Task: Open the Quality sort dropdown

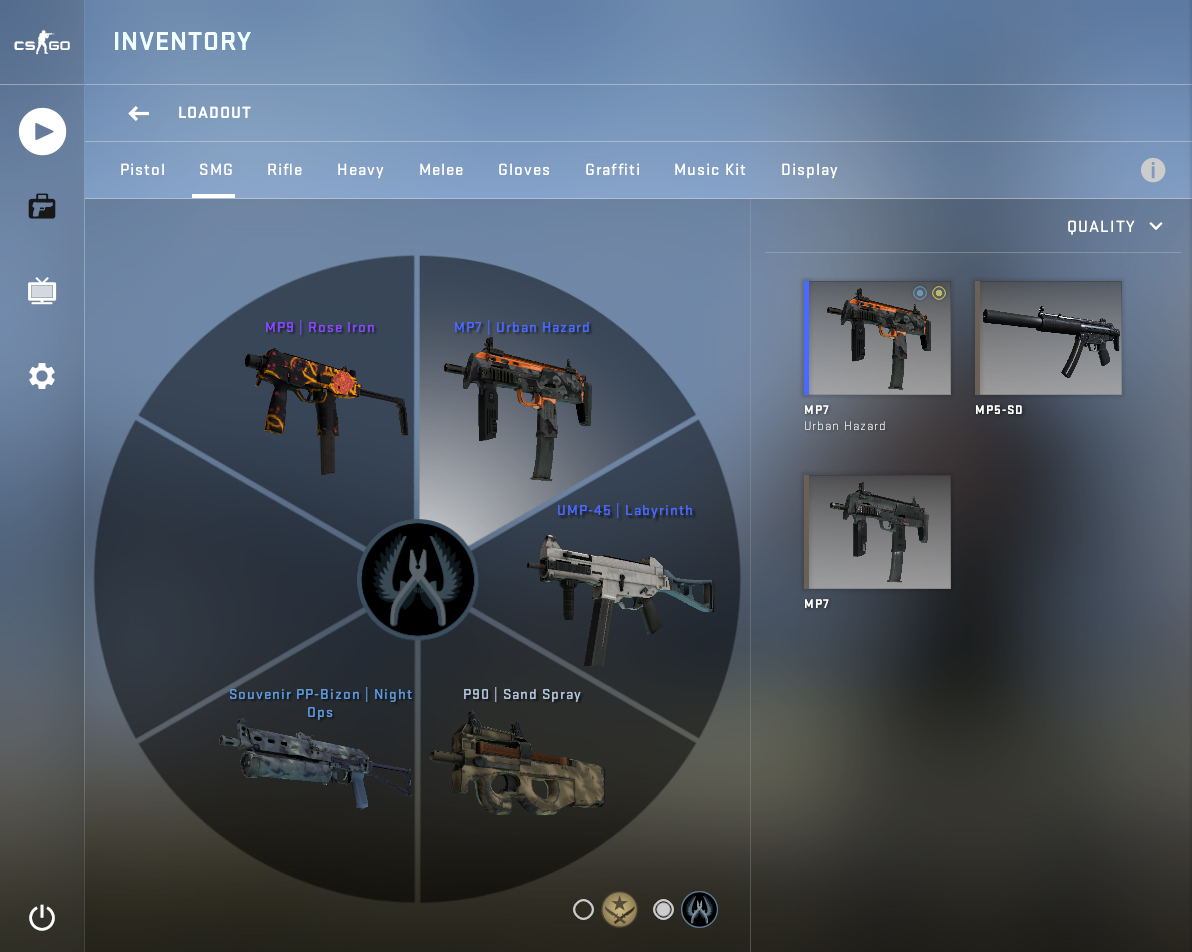Action: tap(1115, 227)
